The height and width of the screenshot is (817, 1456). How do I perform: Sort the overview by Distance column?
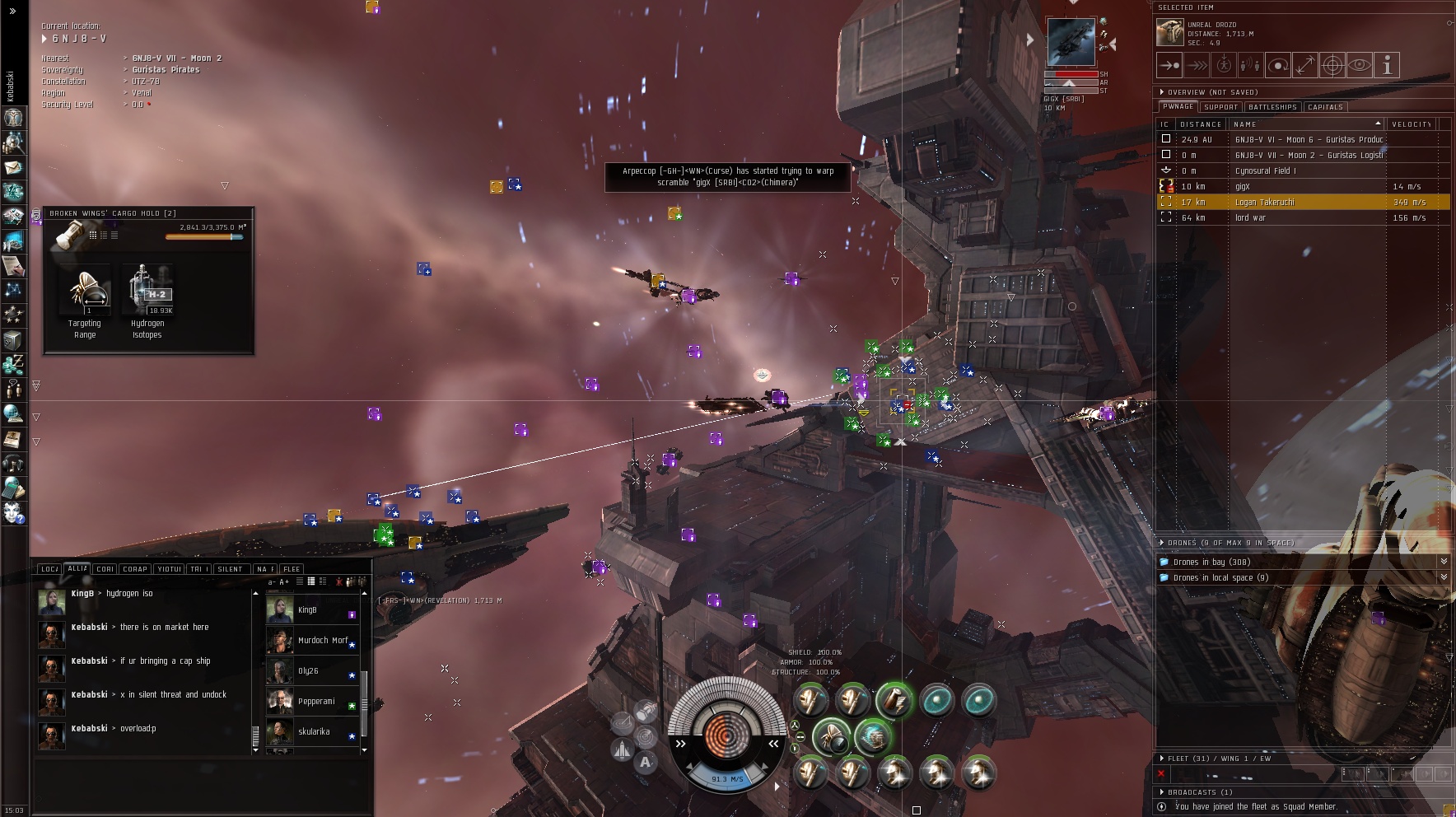1201,124
